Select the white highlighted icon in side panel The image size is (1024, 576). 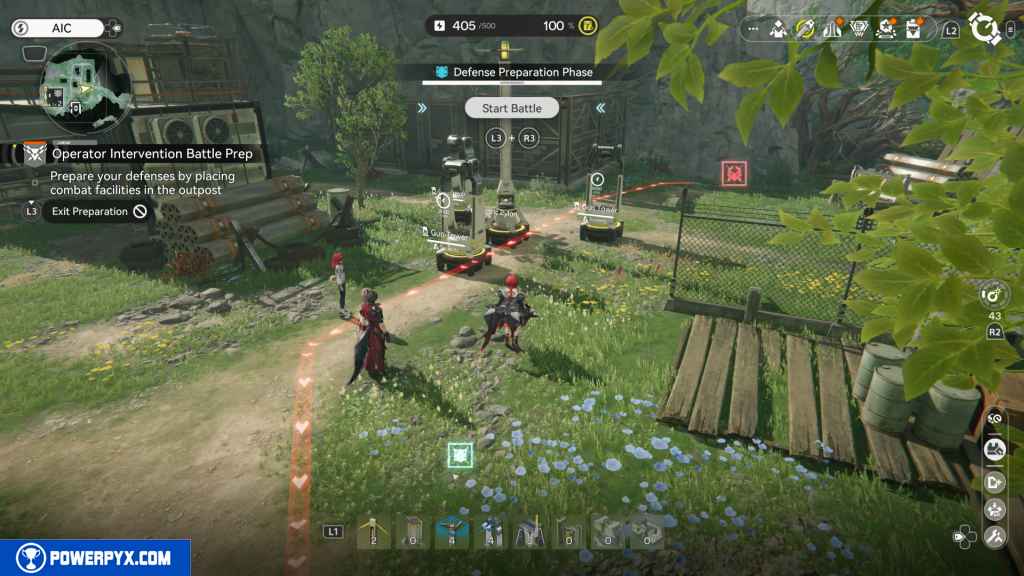(x=994, y=451)
